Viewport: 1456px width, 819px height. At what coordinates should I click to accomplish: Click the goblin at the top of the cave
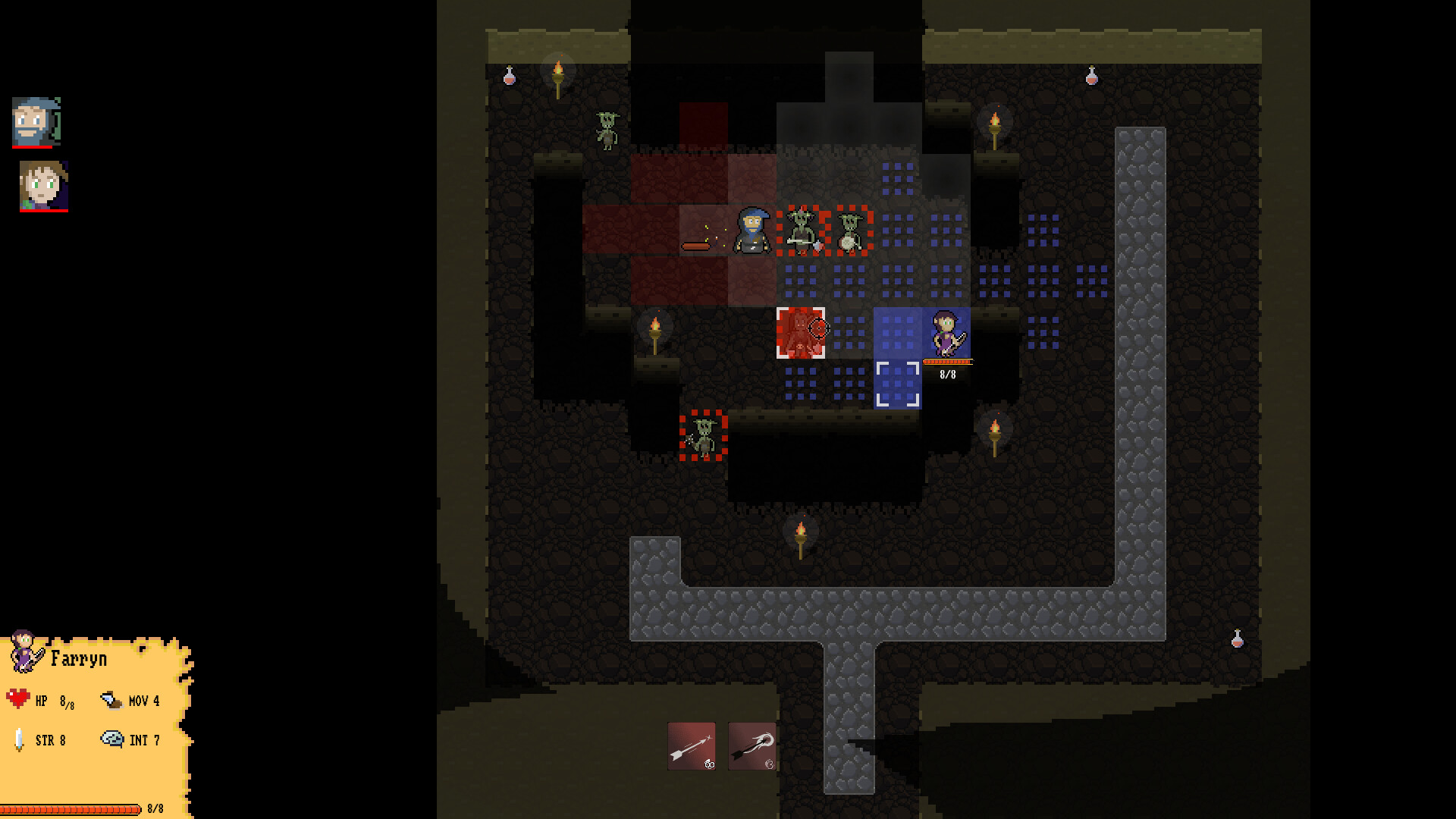[x=607, y=131]
